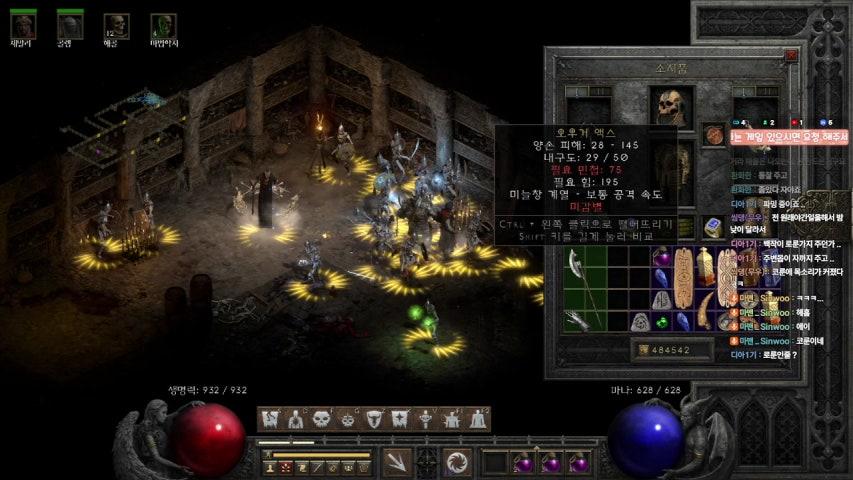Close the inventory panel
The width and height of the screenshot is (853, 480).
792,56
